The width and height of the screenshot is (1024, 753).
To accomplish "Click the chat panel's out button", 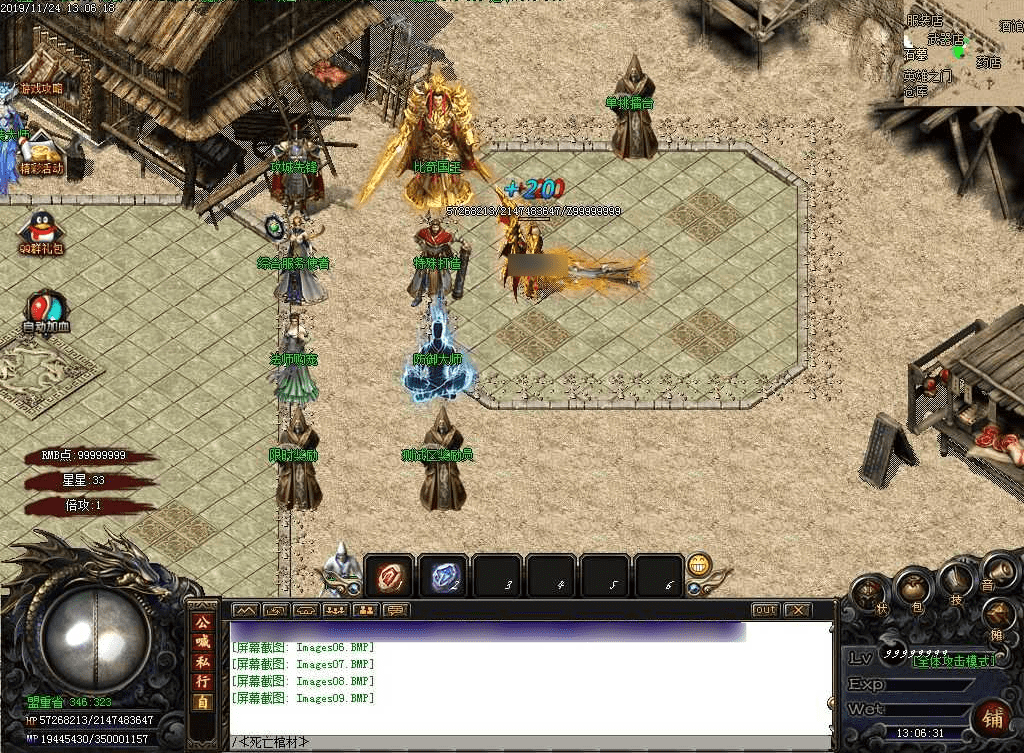I will (765, 610).
